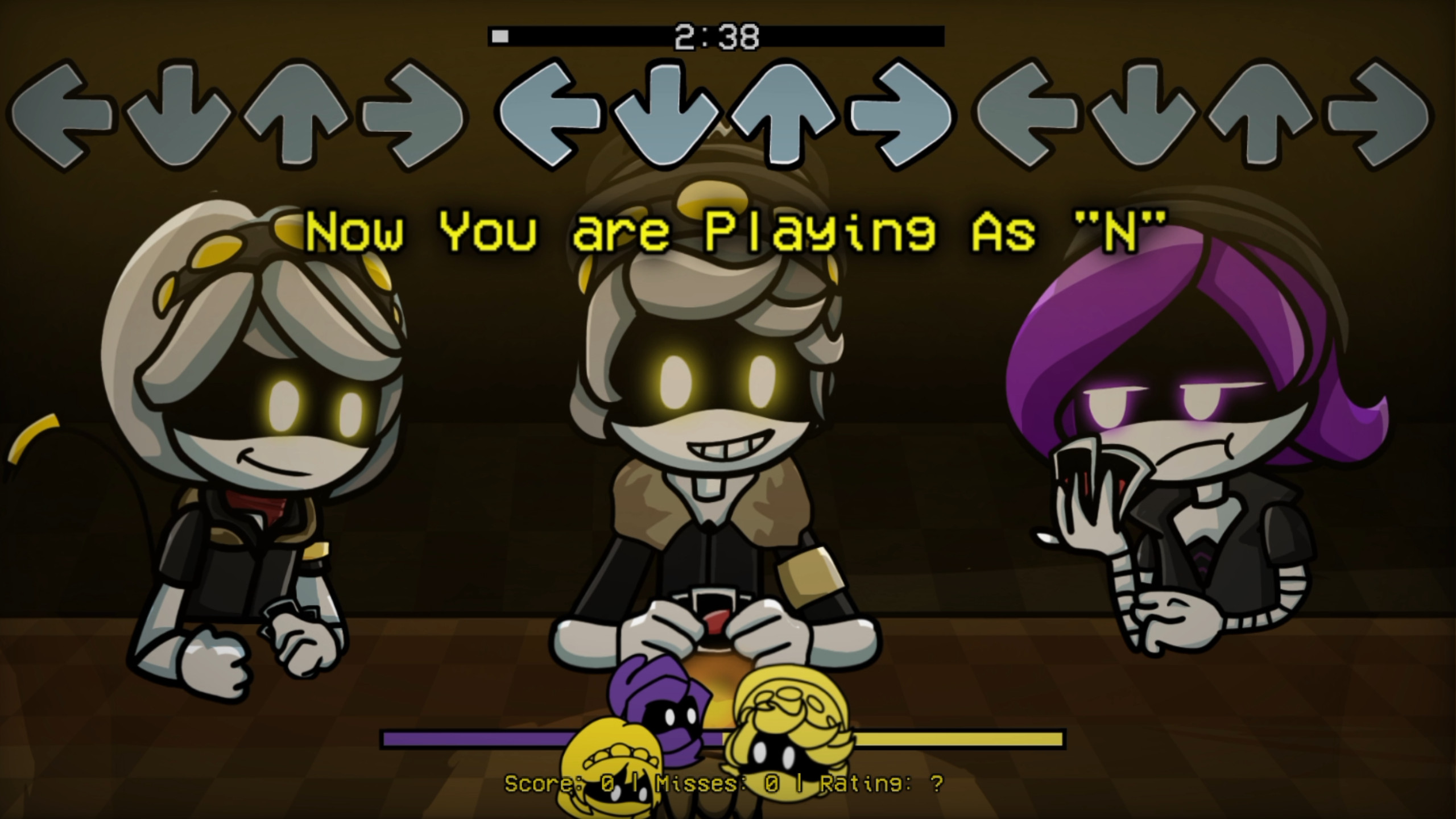Click the song progress marker at the bar start
The width and height of the screenshot is (1456, 819).
500,35
